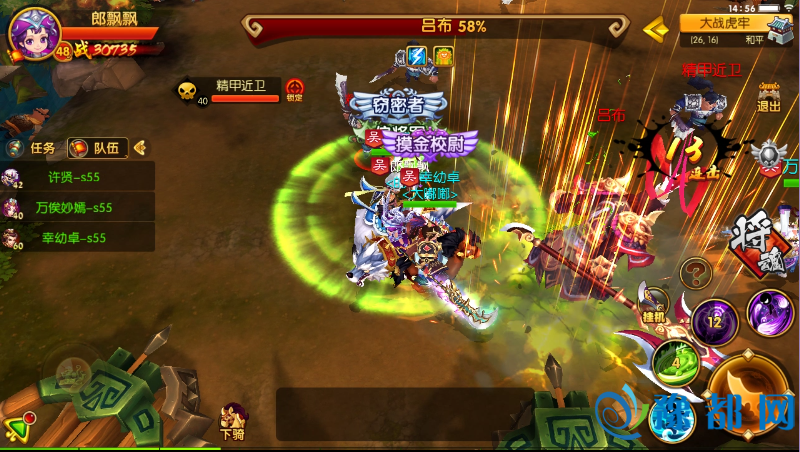Collapse the quest and team panel arrow
Screen dimensions: 800x452
pyautogui.click(x=141, y=148)
